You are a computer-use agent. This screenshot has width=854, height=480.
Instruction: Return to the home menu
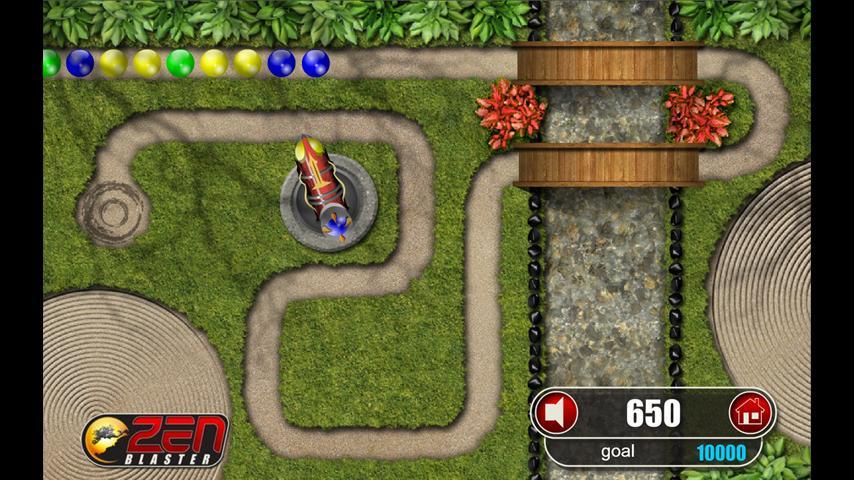click(750, 412)
